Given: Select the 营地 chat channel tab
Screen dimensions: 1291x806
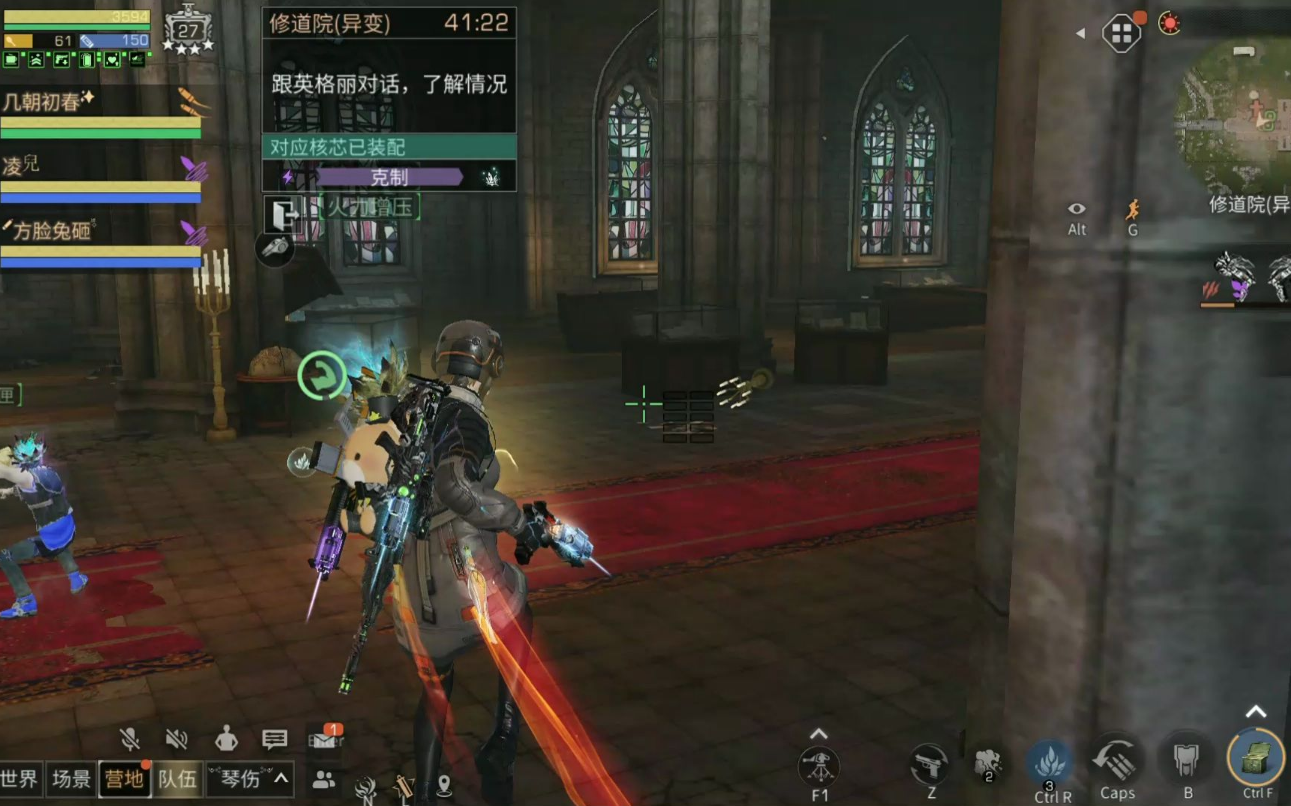Looking at the screenshot, I should pyautogui.click(x=125, y=779).
